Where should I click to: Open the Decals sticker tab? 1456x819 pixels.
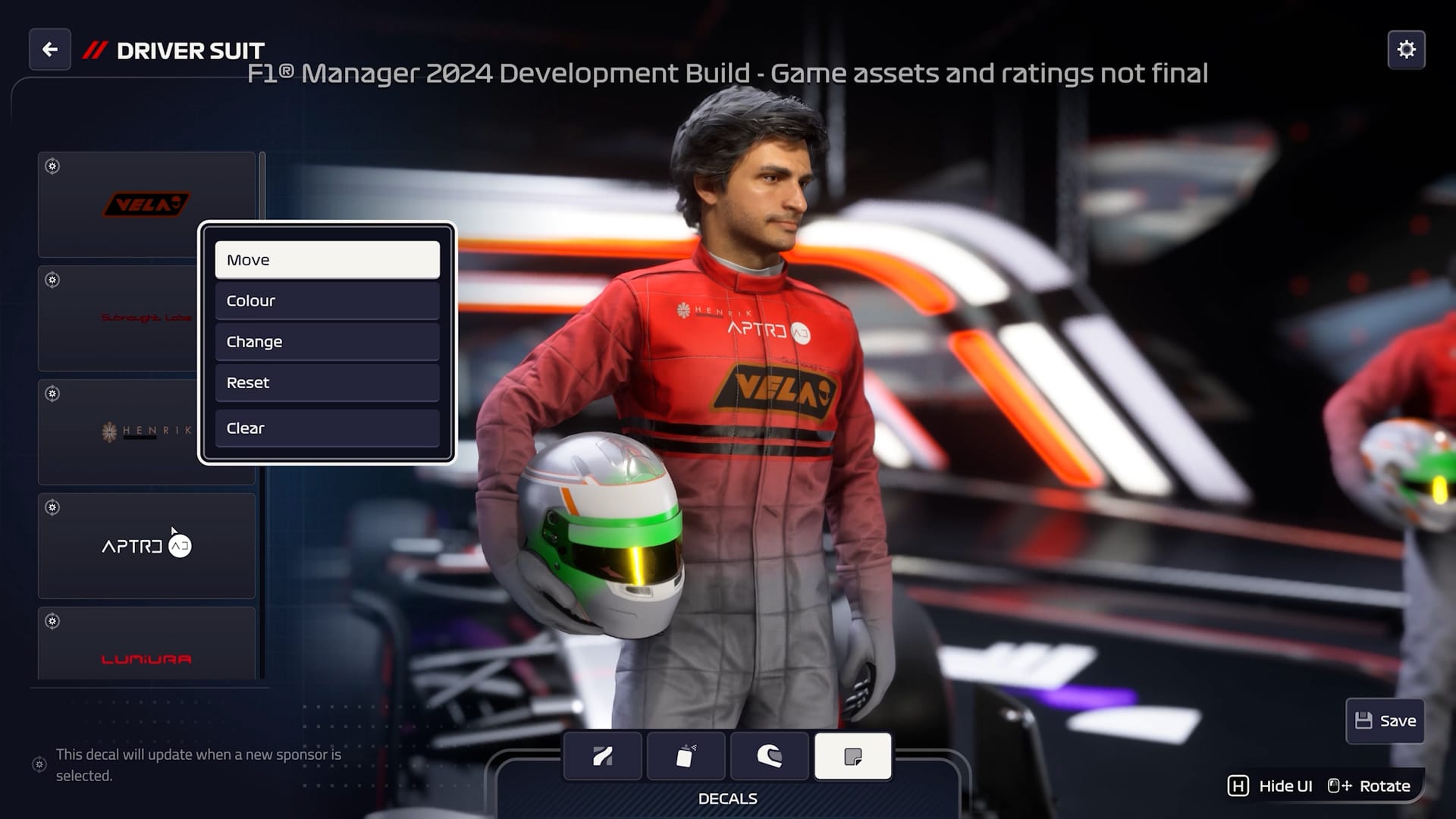point(852,756)
